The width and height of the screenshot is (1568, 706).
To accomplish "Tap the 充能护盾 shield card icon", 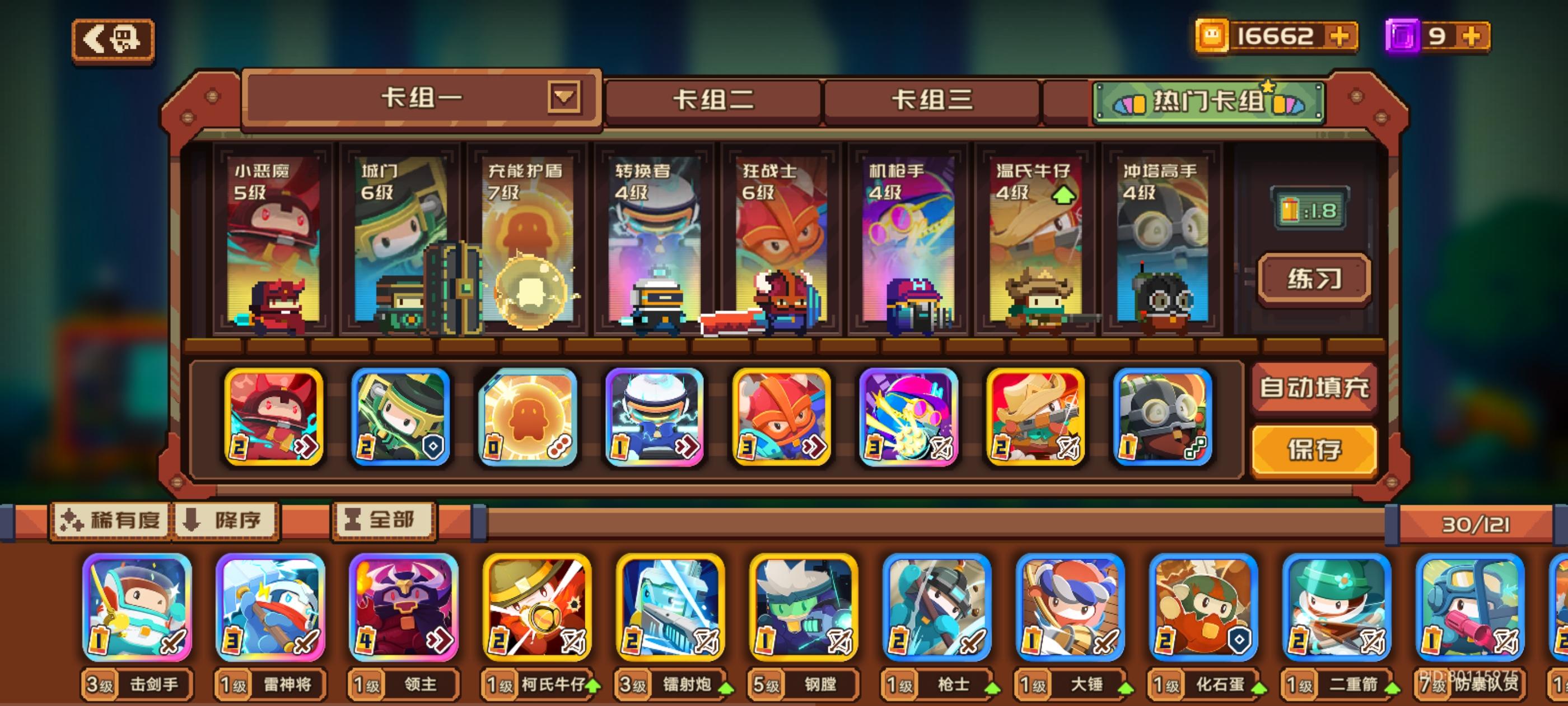I will pyautogui.click(x=526, y=417).
